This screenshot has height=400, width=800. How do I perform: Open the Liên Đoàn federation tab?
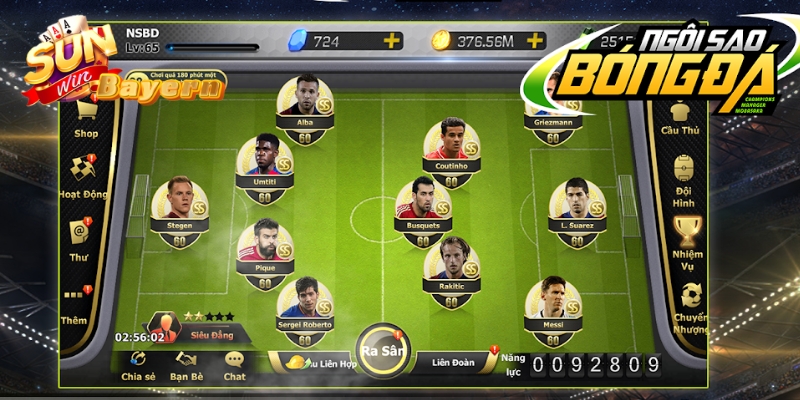pos(457,361)
